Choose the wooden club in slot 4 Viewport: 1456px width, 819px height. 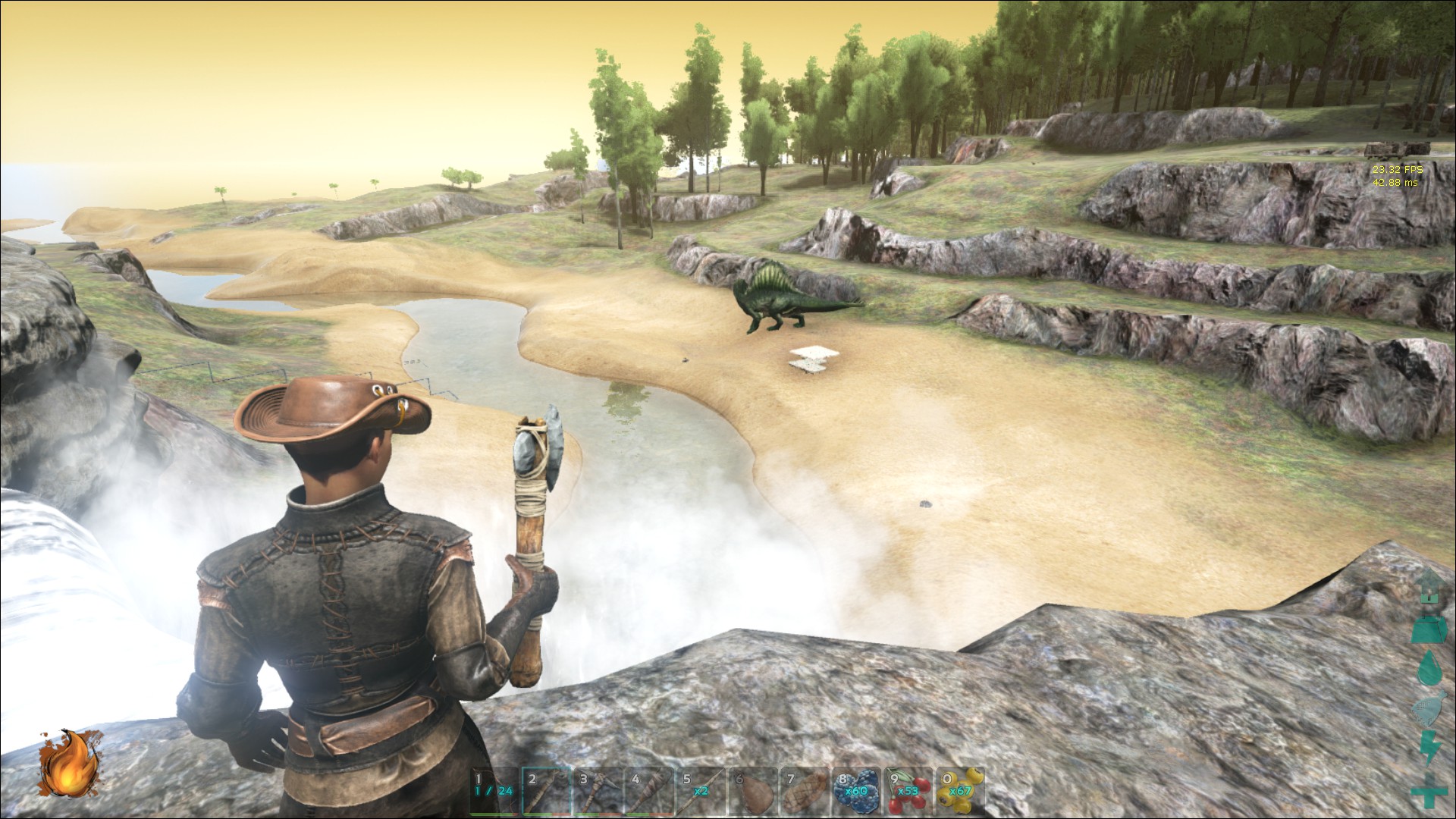651,791
